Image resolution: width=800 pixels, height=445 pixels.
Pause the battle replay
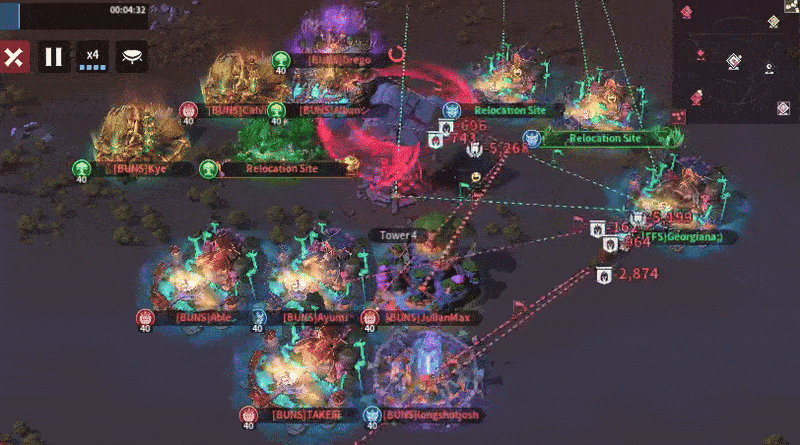54,57
